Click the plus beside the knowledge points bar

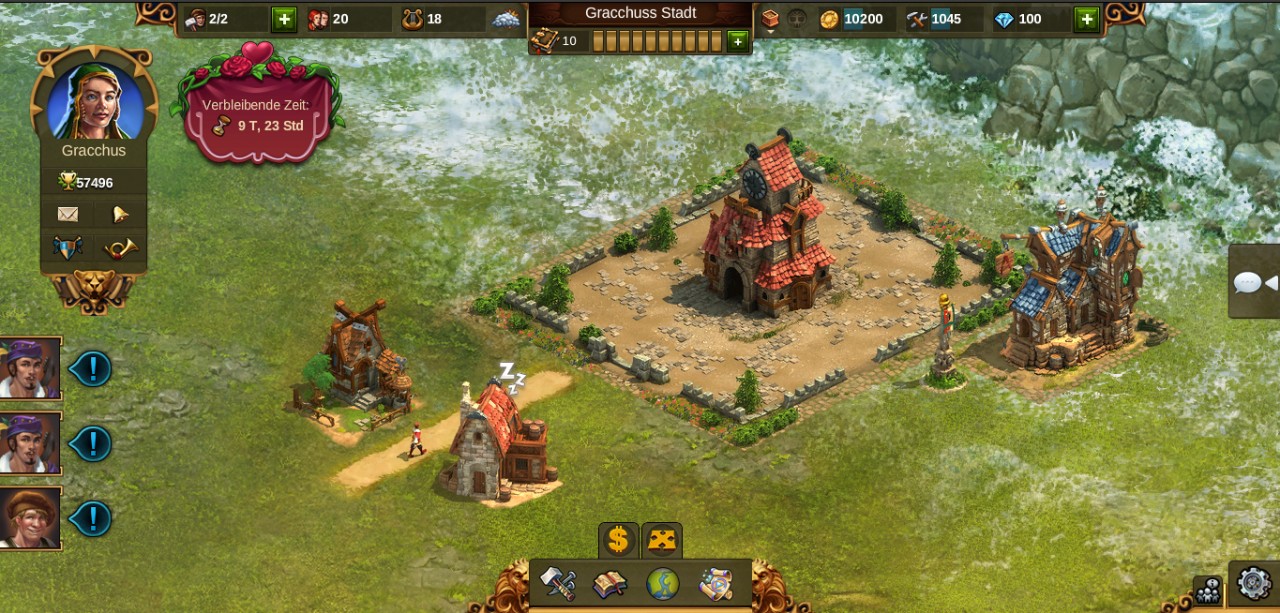737,41
